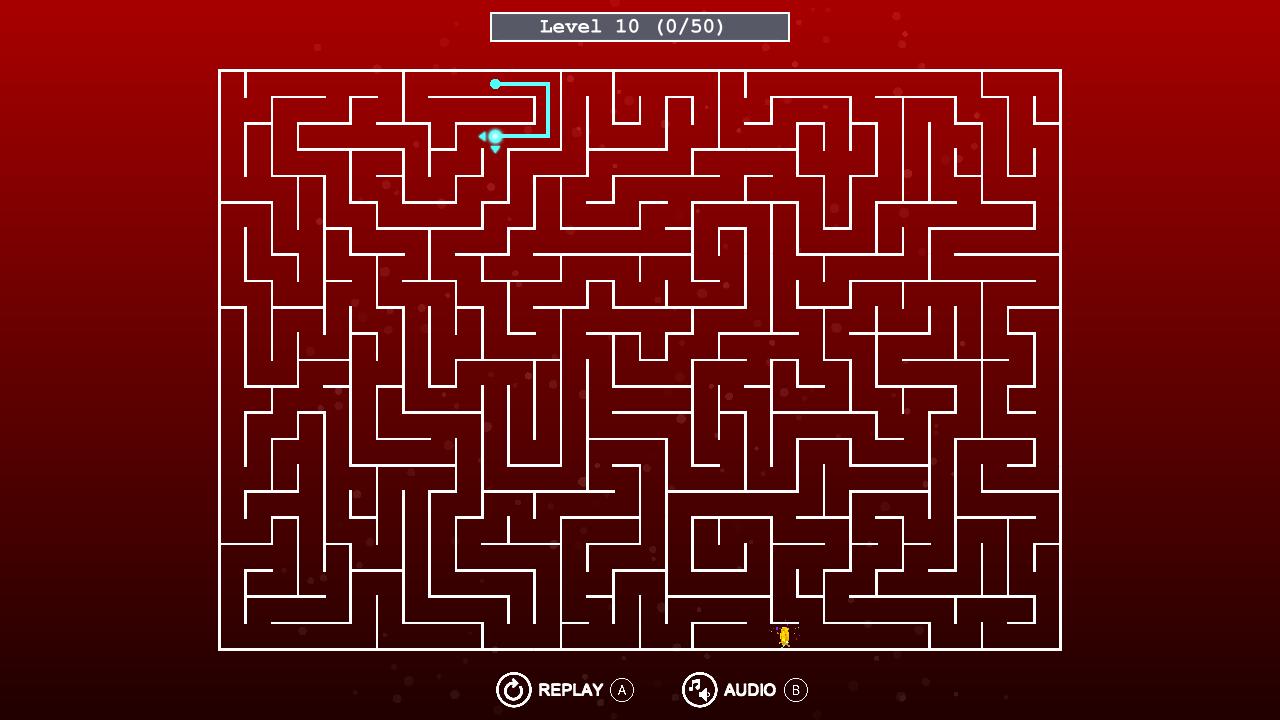Toggle the left-facing cyan direction arrow
Screen dimensions: 1280x720
click(483, 136)
